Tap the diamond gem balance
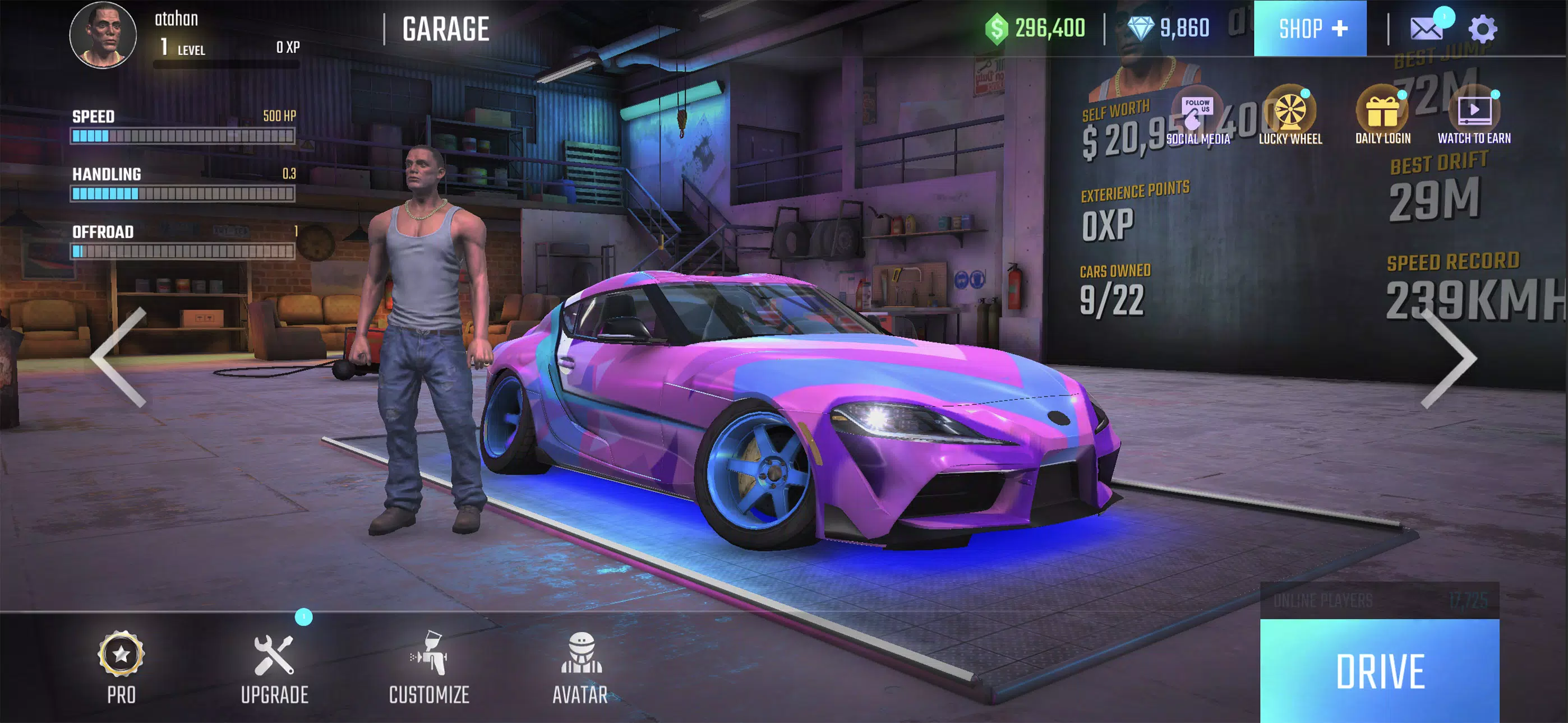 pyautogui.click(x=1168, y=28)
